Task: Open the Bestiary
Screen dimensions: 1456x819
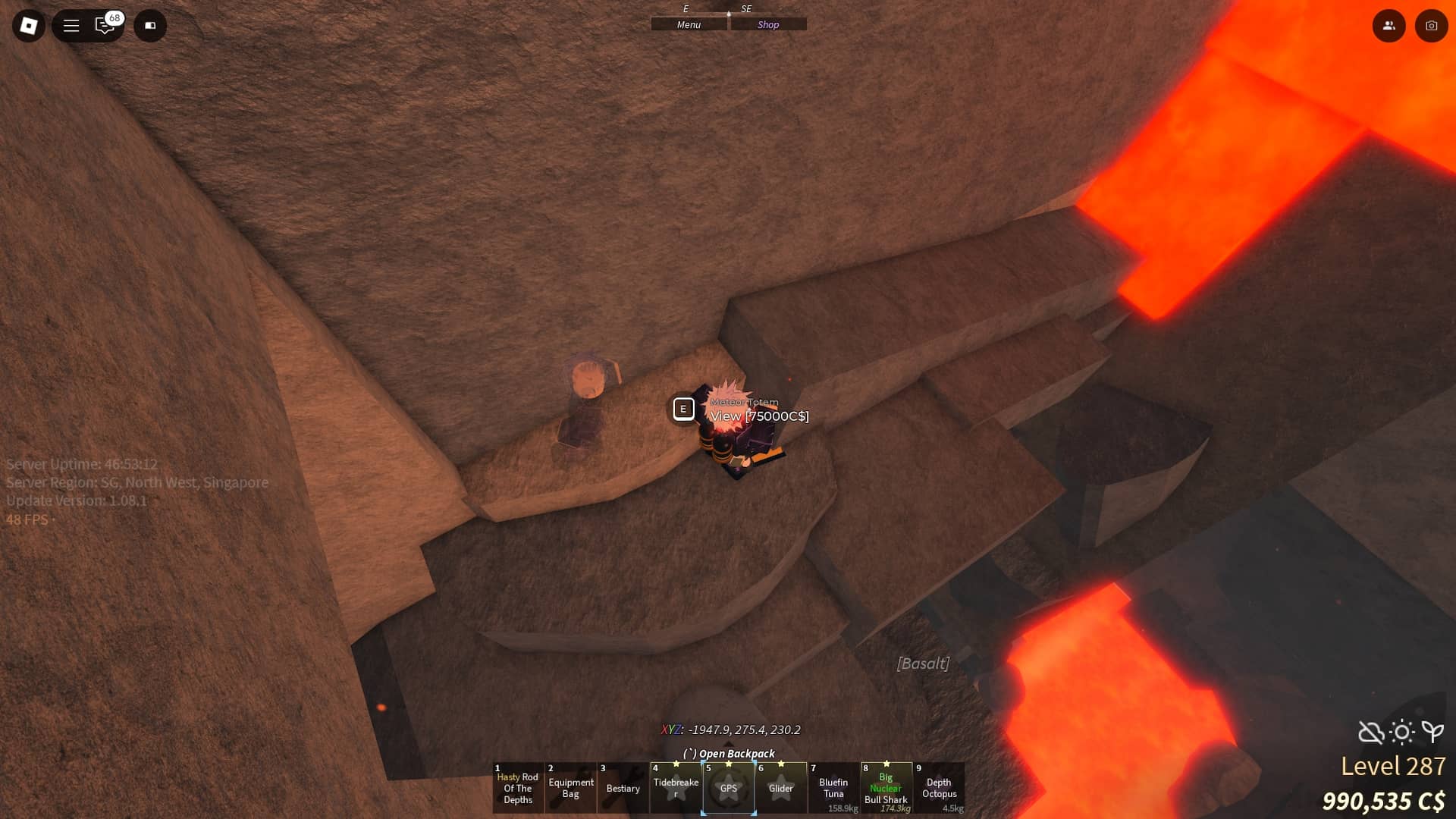Action: click(x=623, y=789)
